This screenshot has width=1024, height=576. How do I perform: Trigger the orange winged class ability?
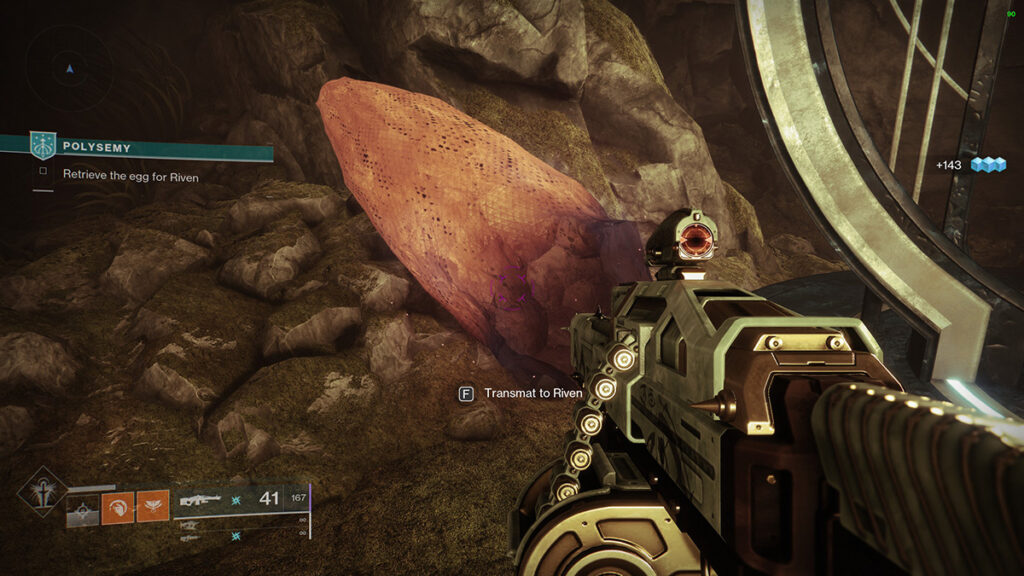point(152,506)
